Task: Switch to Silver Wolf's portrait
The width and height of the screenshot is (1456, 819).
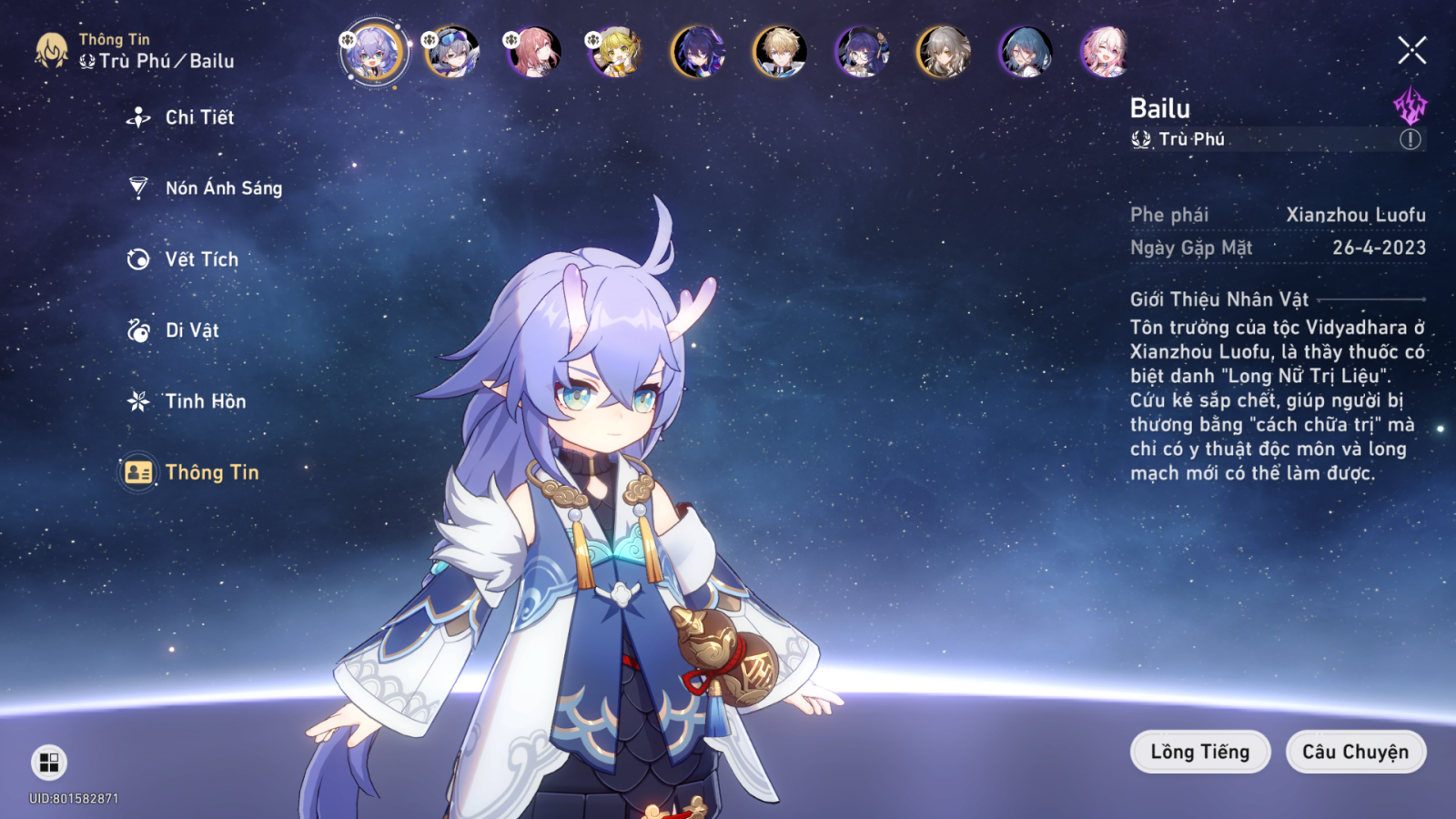Action: pyautogui.click(x=452, y=52)
